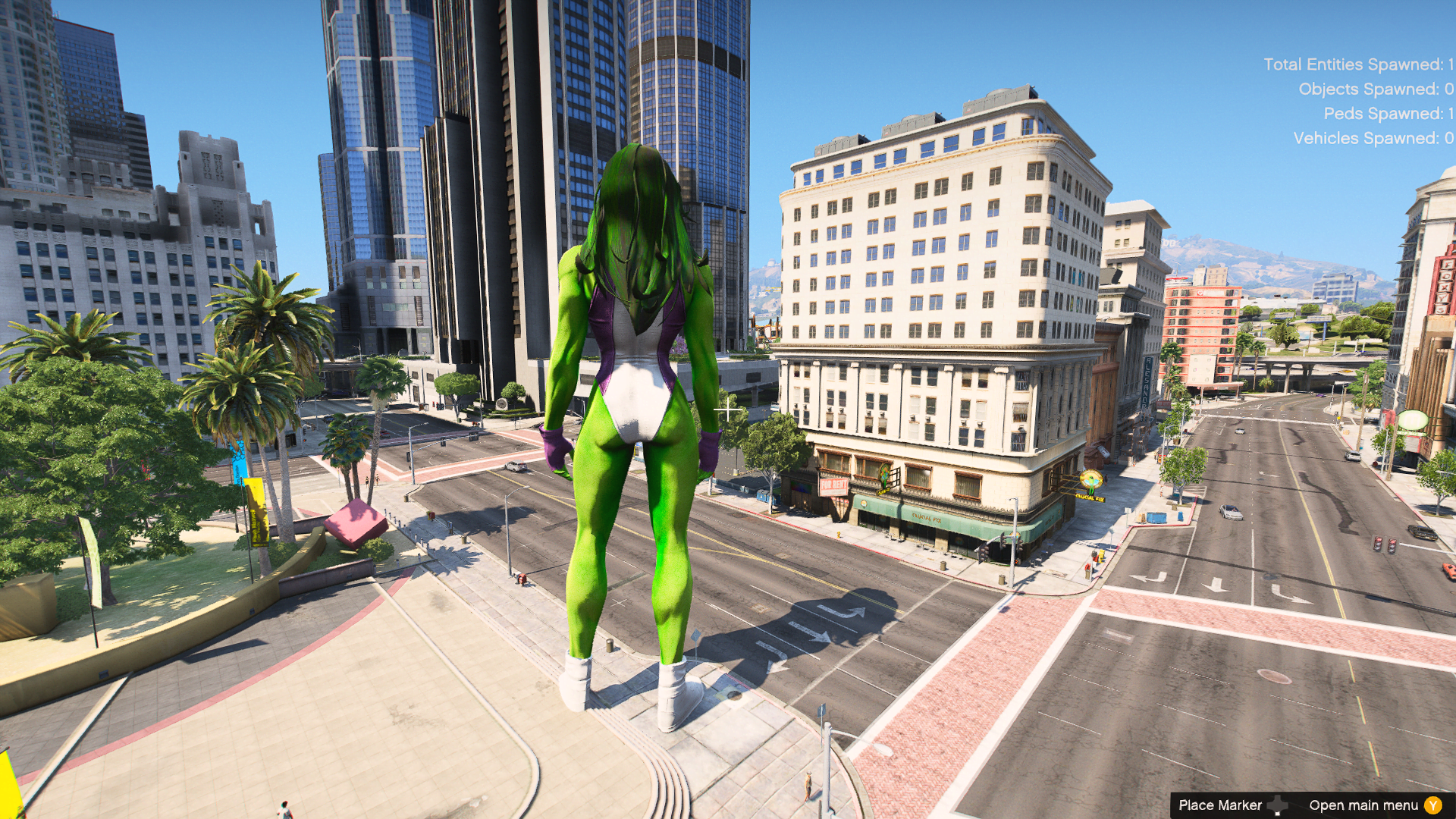Click the D-pad Place Marker icon
The height and width of the screenshot is (819, 1456).
[1278, 805]
